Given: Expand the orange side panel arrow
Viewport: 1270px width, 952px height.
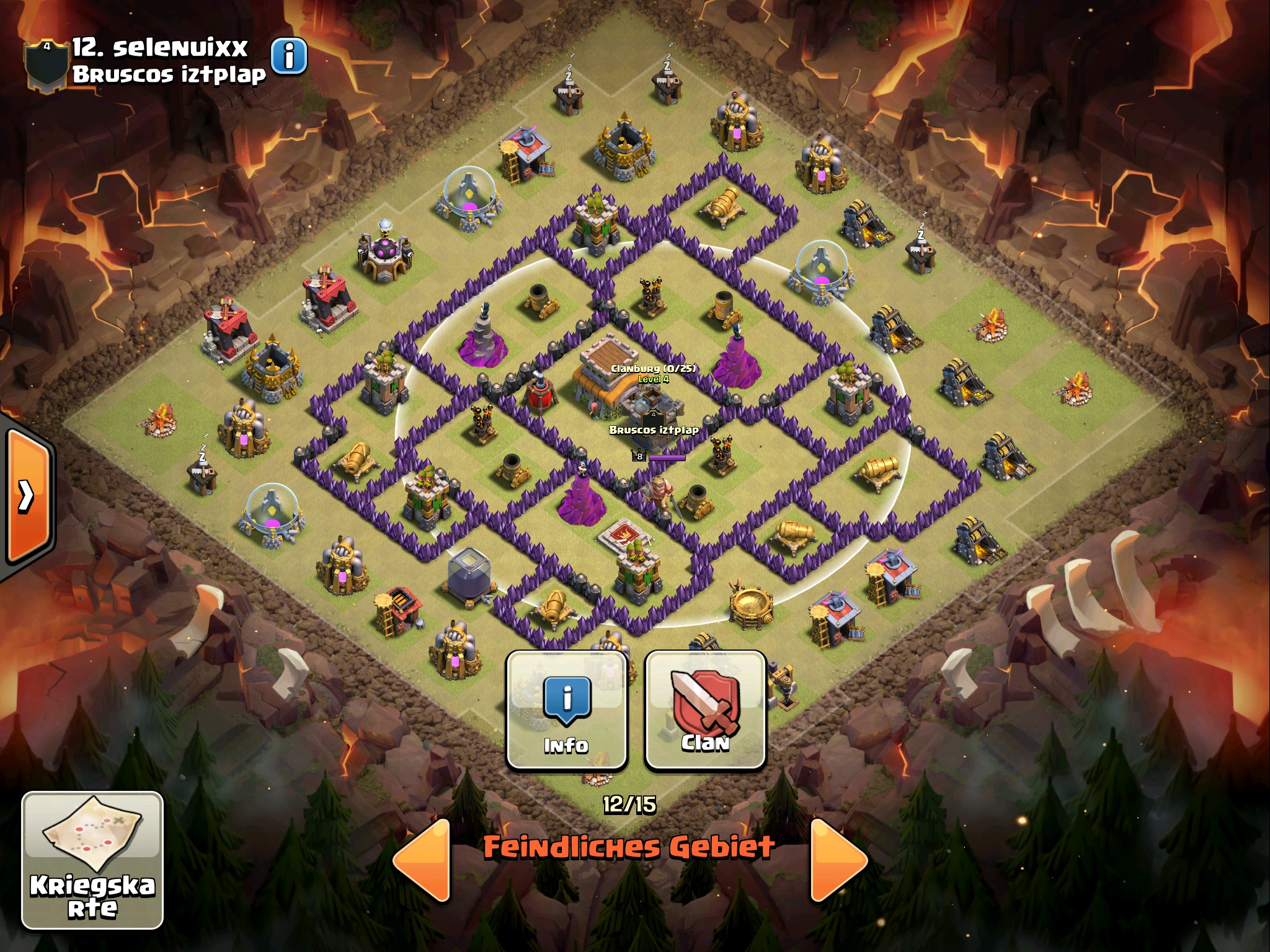Looking at the screenshot, I should point(27,495).
